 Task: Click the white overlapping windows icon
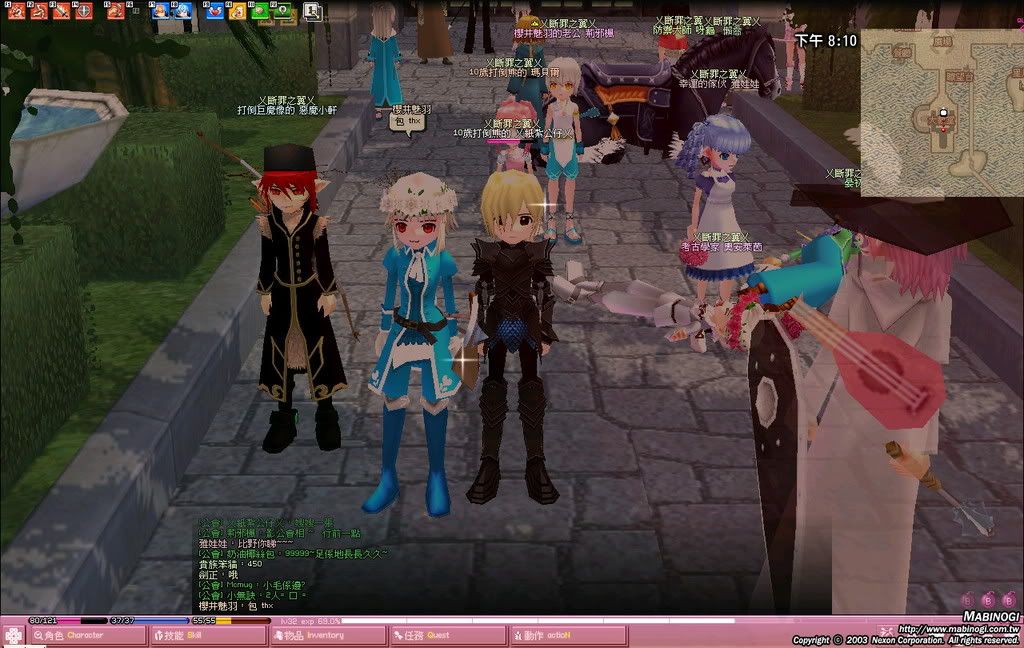point(312,11)
